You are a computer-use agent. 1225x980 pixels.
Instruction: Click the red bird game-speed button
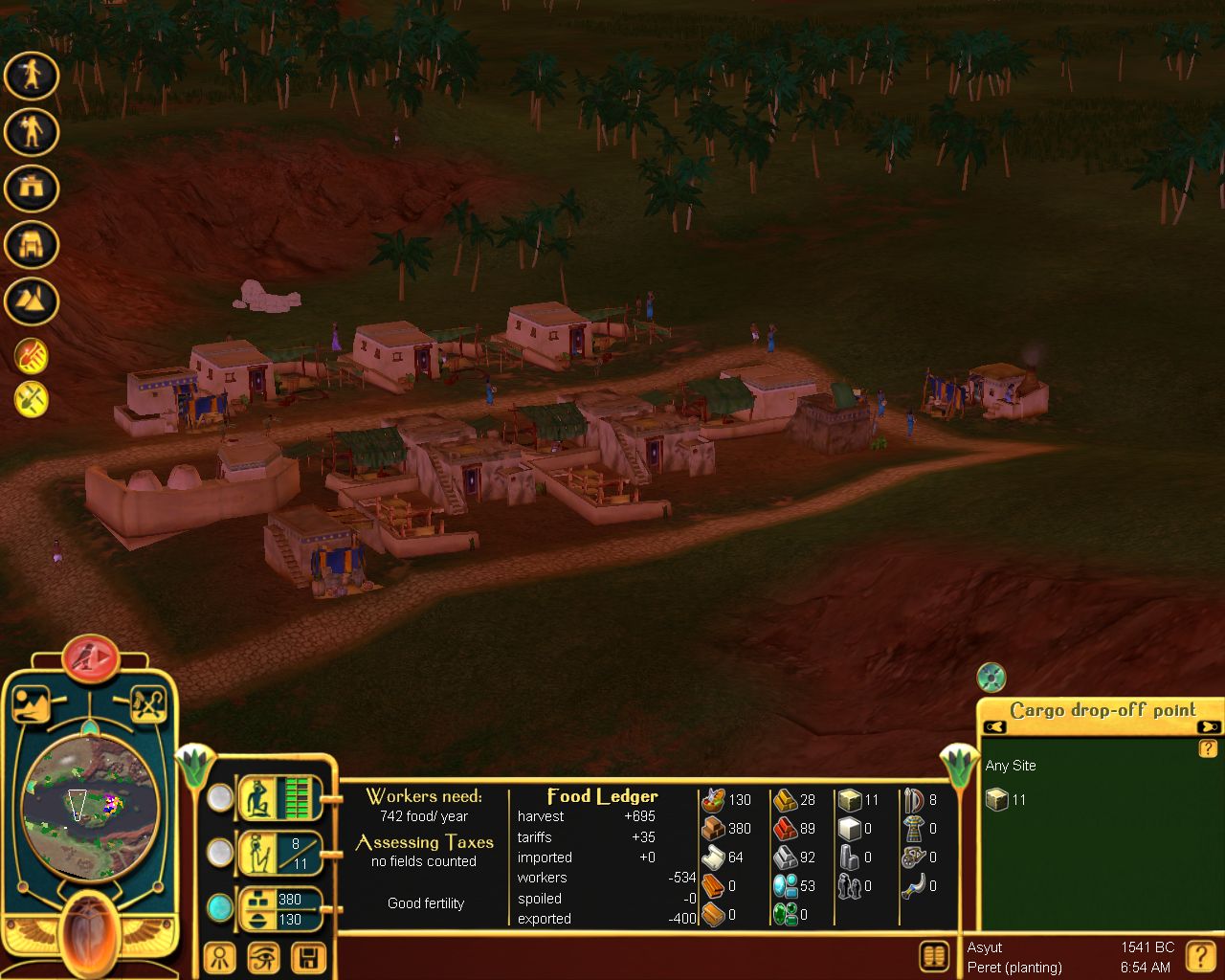click(91, 657)
